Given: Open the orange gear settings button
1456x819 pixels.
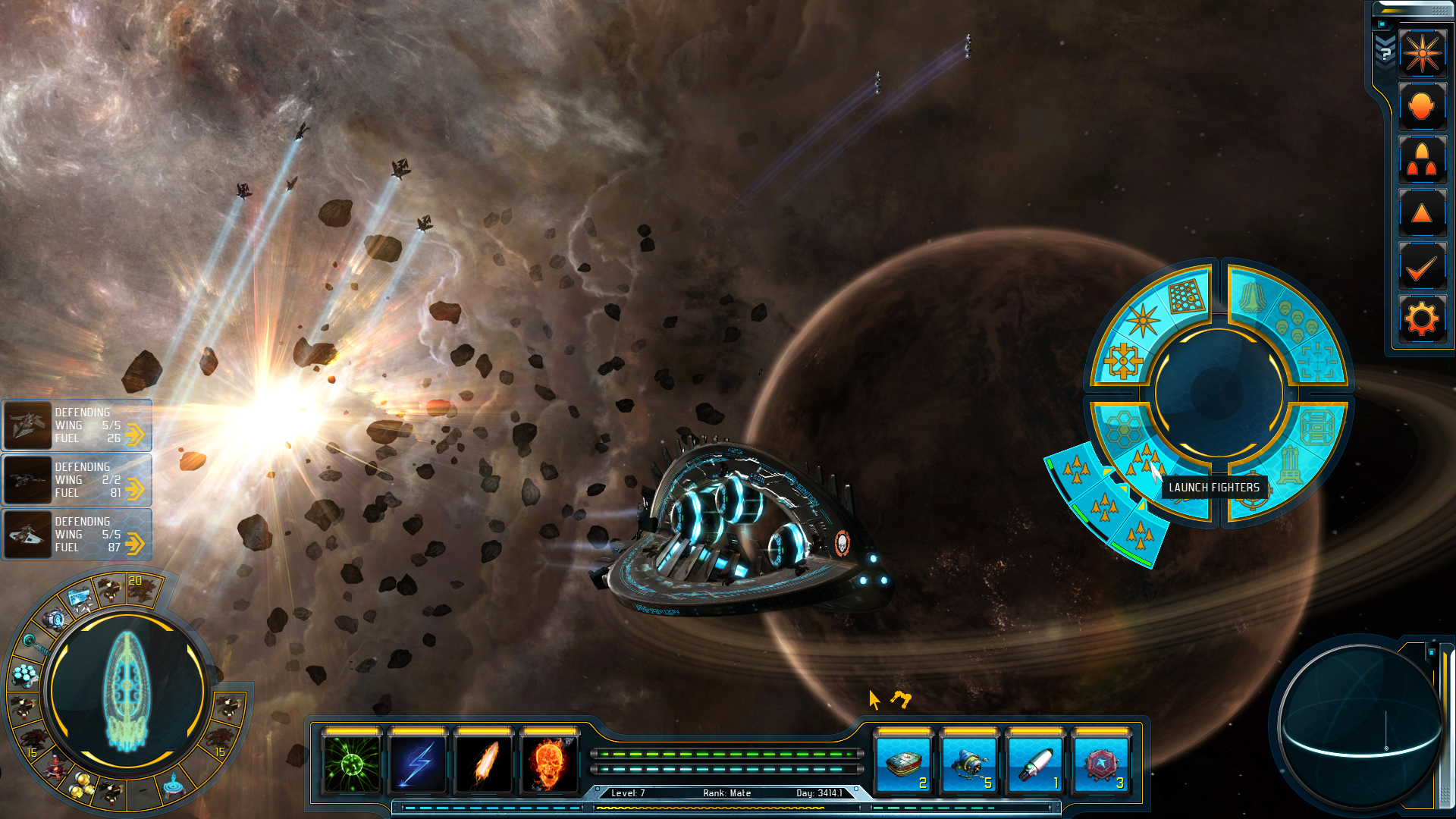Looking at the screenshot, I should coord(1422,318).
